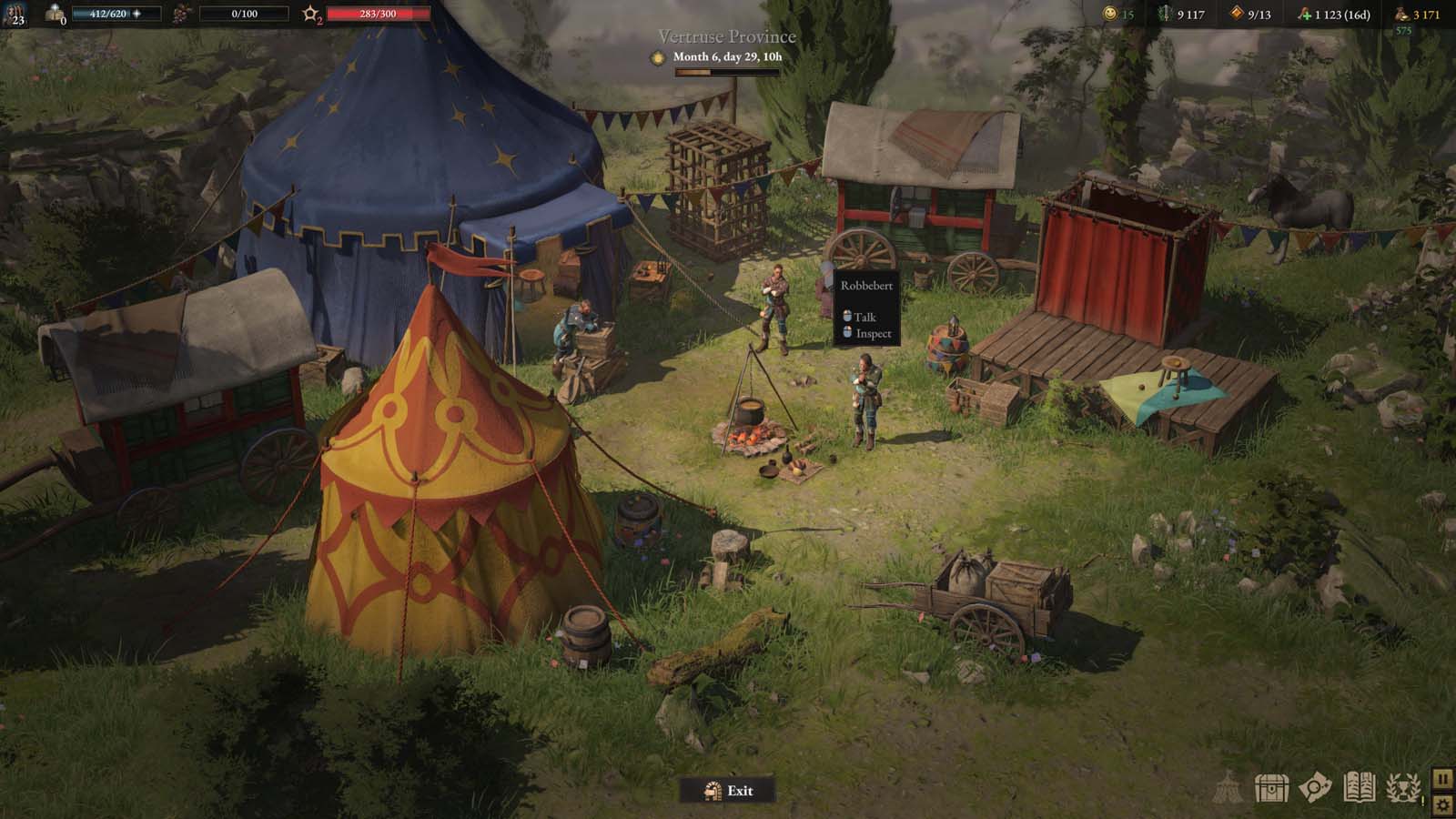Viewport: 1456px width, 819px height.
Task: Click the sun icon next to the date
Action: point(657,58)
